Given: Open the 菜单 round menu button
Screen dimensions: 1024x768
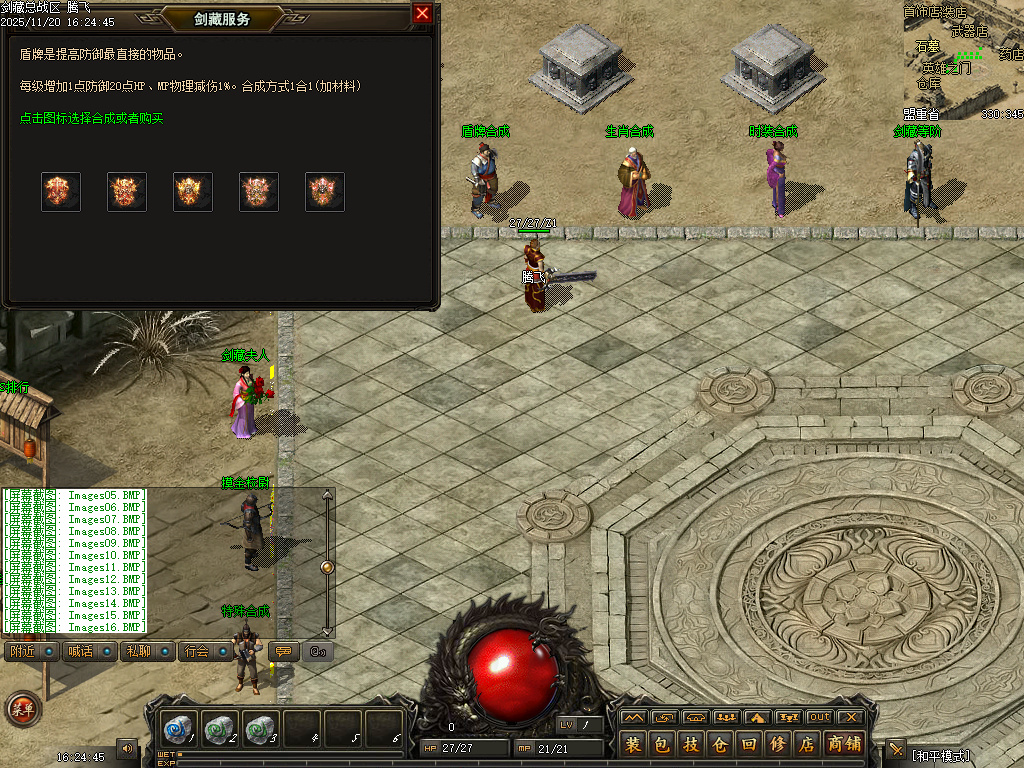Looking at the screenshot, I should coord(22,709).
